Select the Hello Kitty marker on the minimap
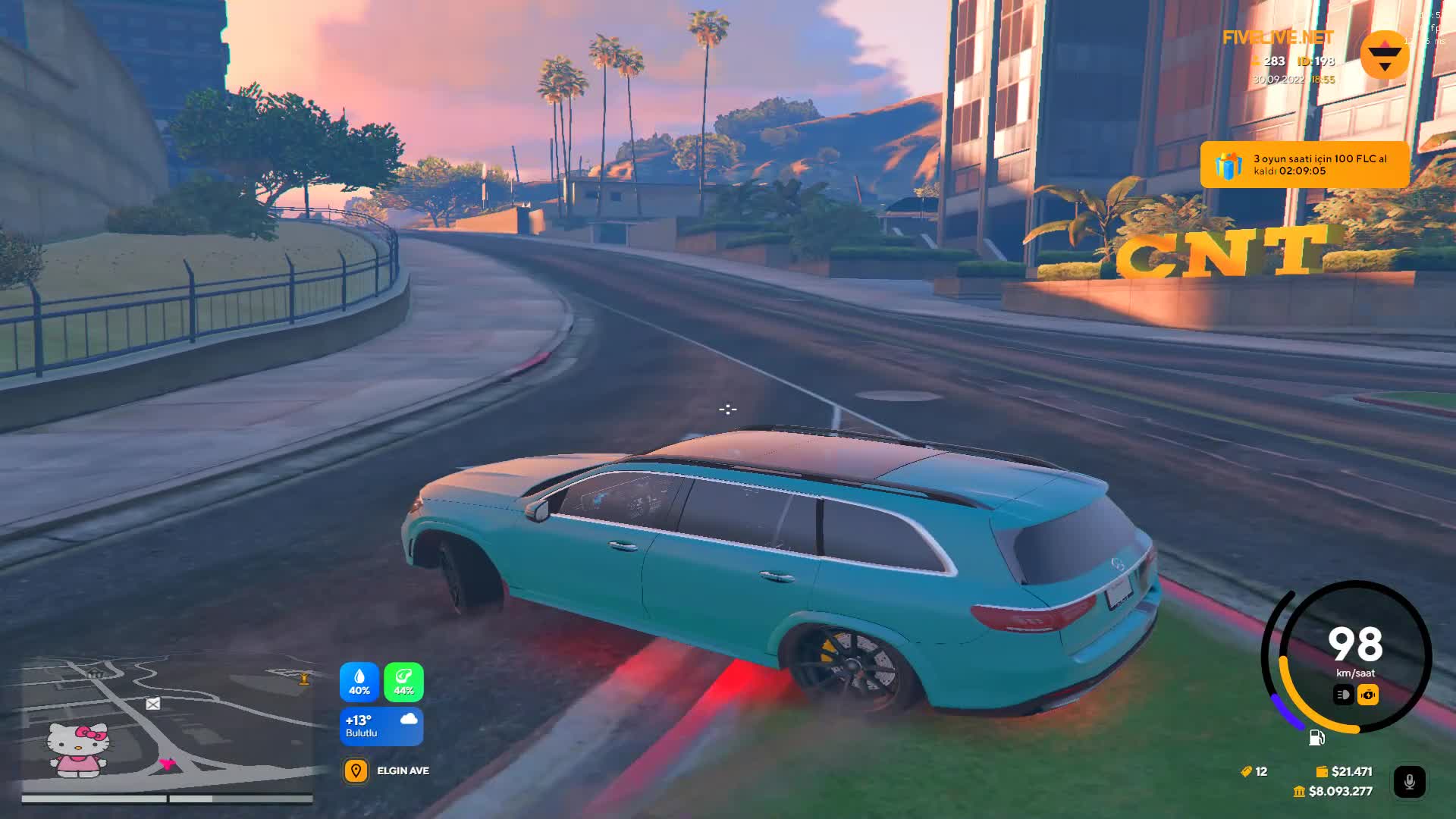 pyautogui.click(x=77, y=748)
